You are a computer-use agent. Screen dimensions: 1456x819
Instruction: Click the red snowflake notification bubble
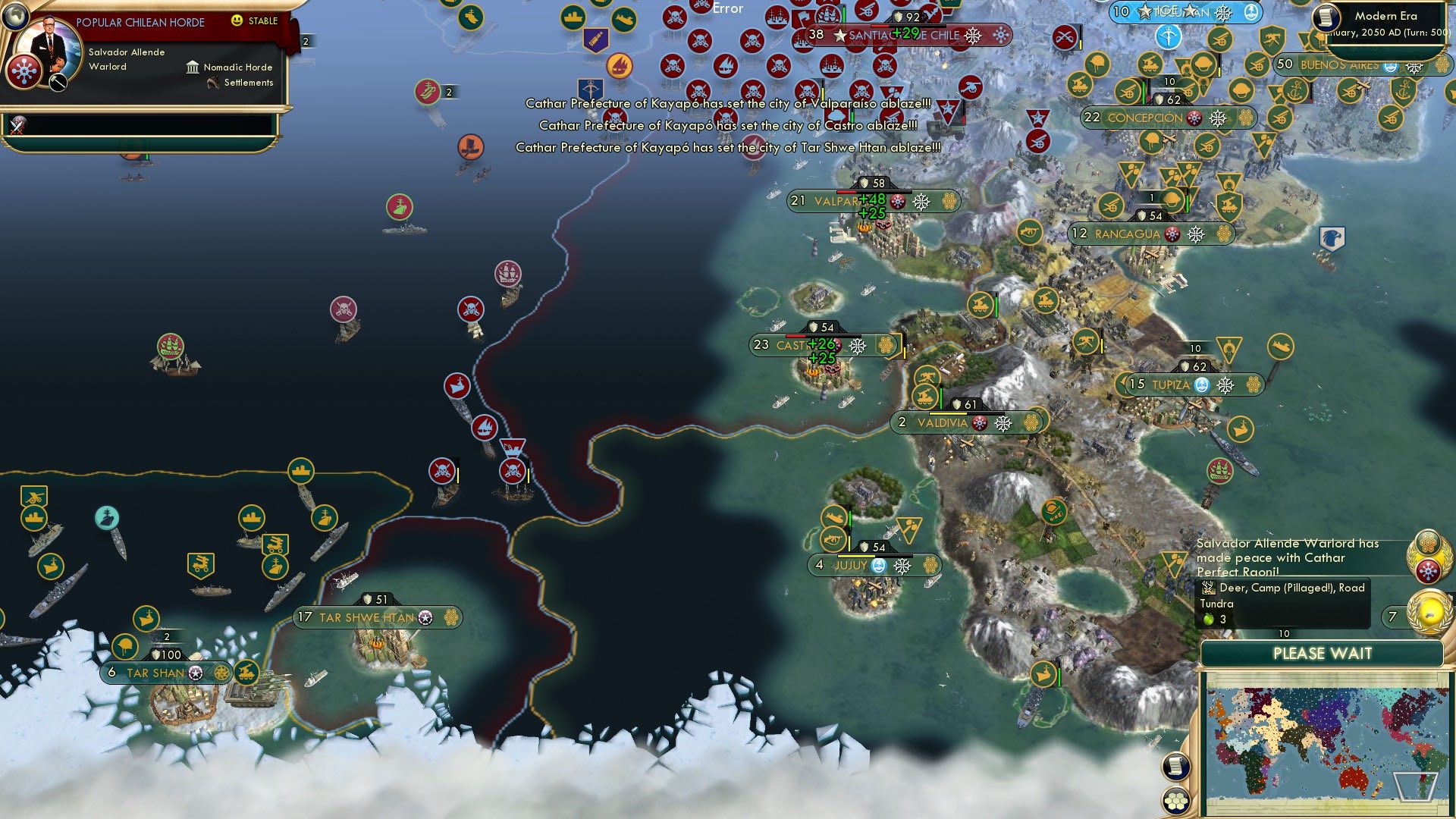1429,570
